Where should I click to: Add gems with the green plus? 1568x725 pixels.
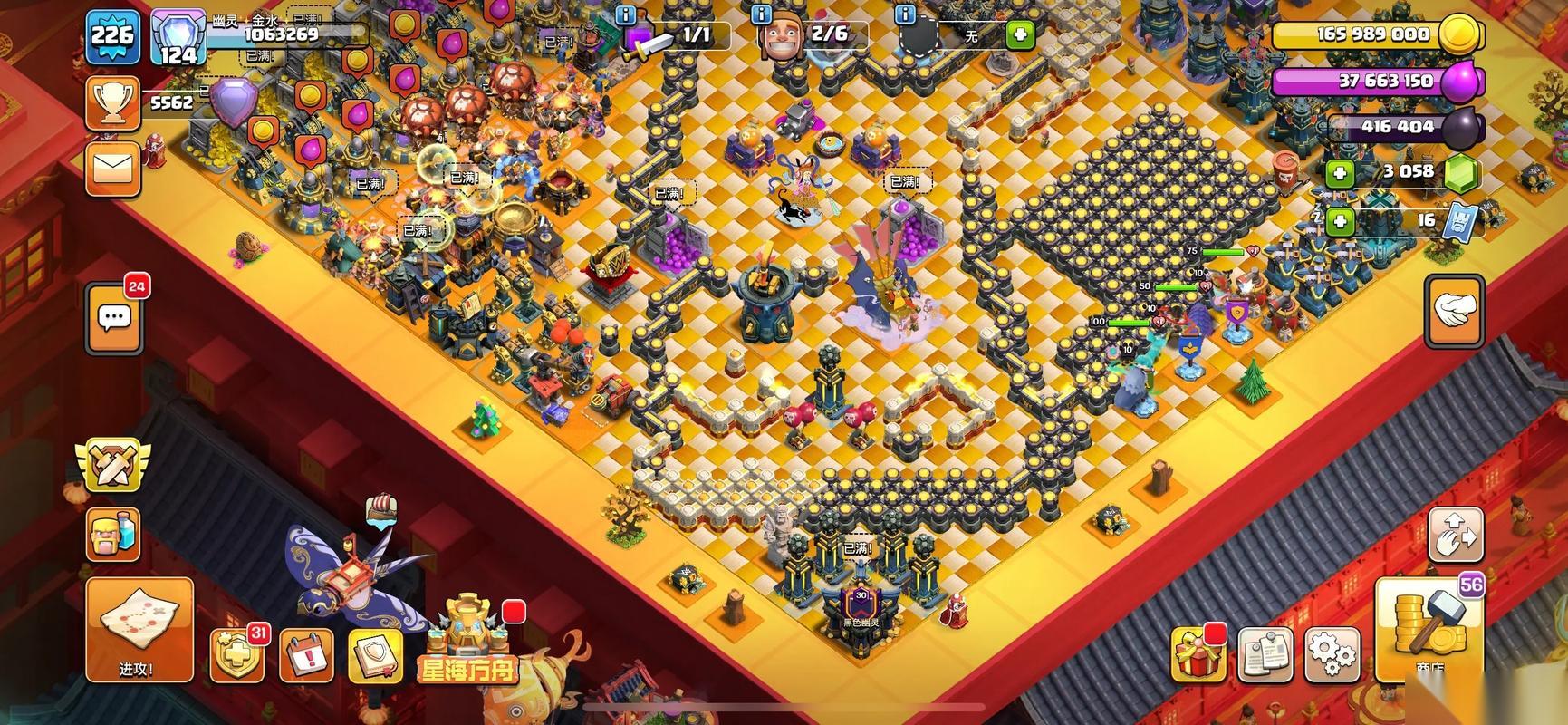pyautogui.click(x=1339, y=172)
